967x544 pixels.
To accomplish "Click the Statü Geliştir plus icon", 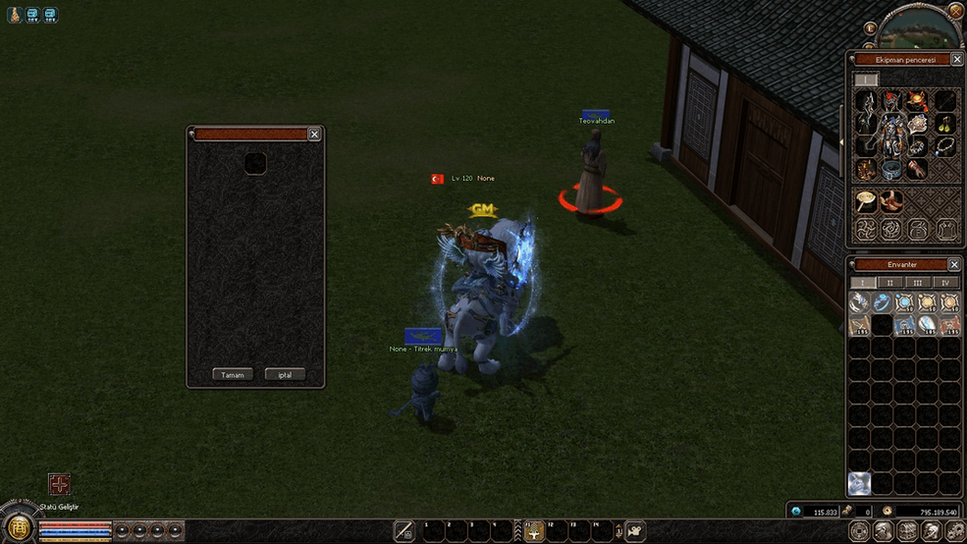I will [60, 484].
